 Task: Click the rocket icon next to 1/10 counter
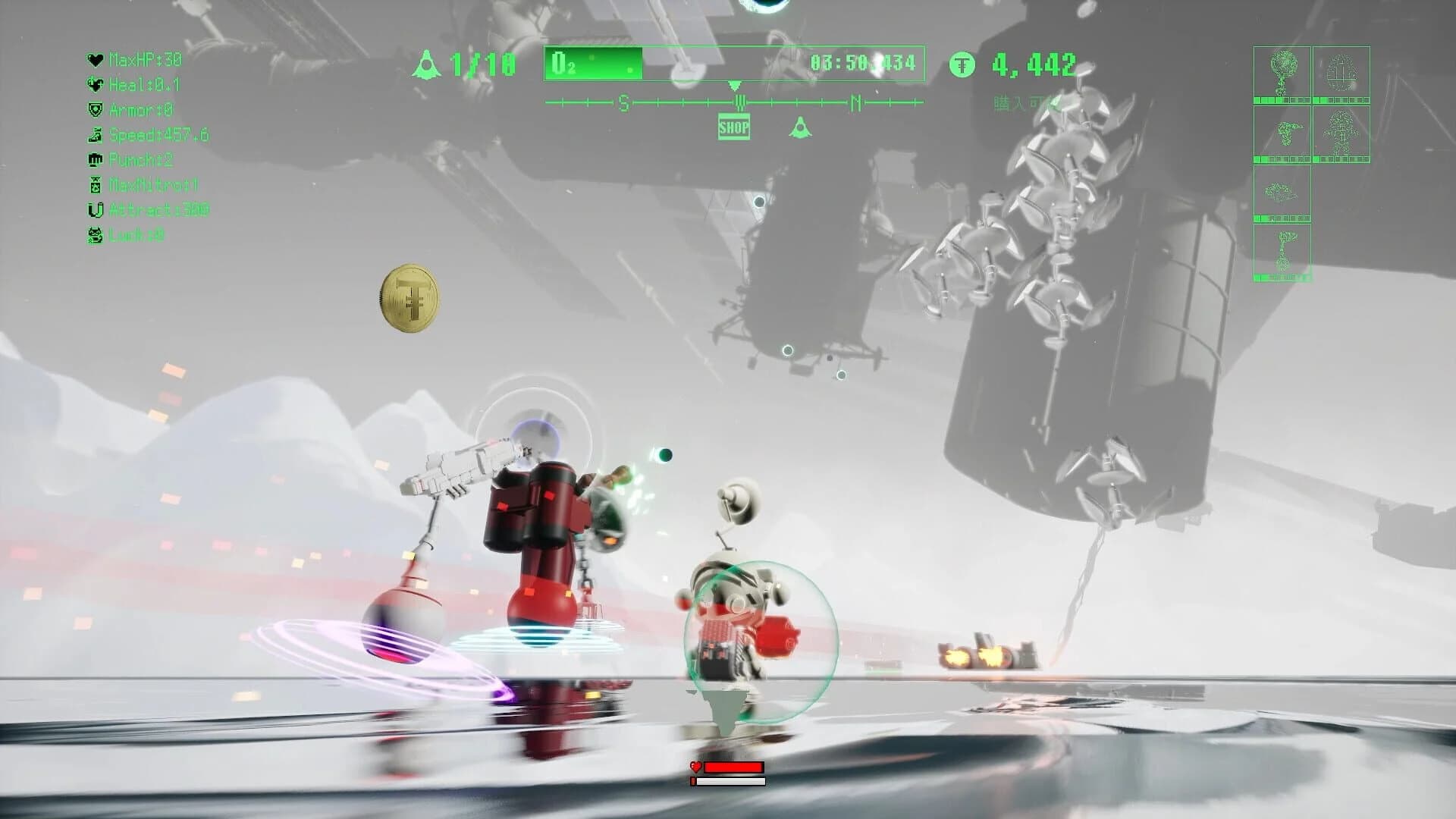coord(427,63)
